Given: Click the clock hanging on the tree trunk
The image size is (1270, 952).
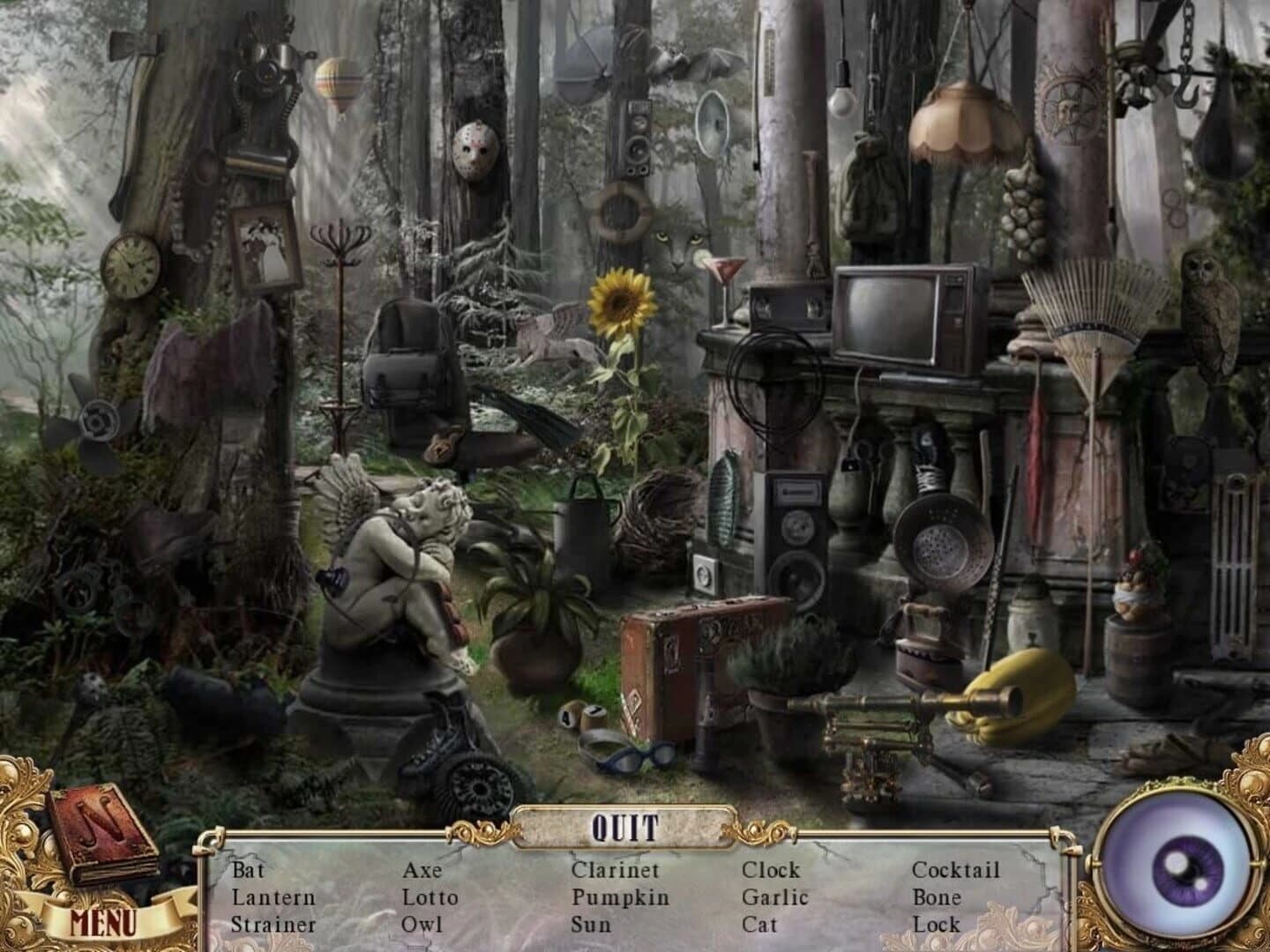Looking at the screenshot, I should (130, 265).
